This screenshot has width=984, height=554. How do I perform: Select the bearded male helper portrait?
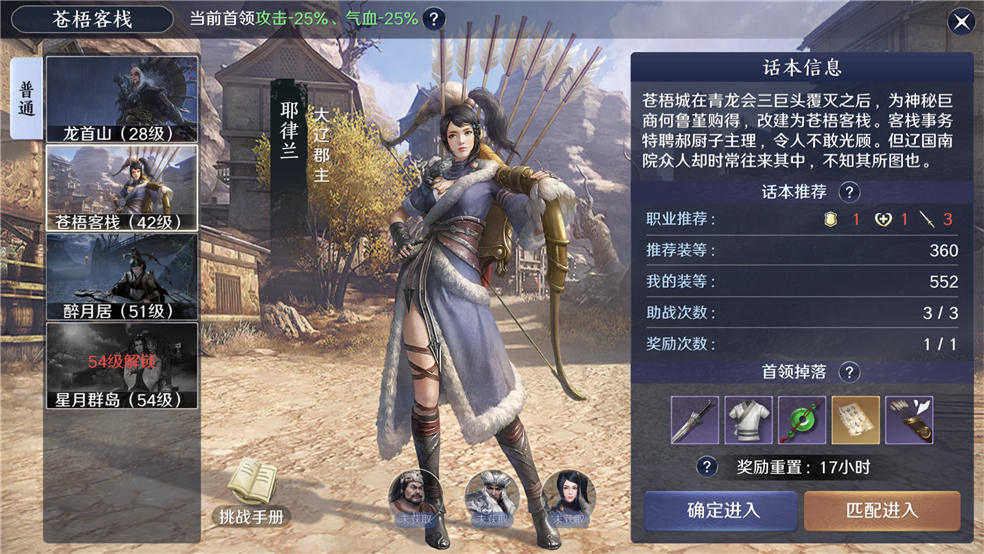414,496
